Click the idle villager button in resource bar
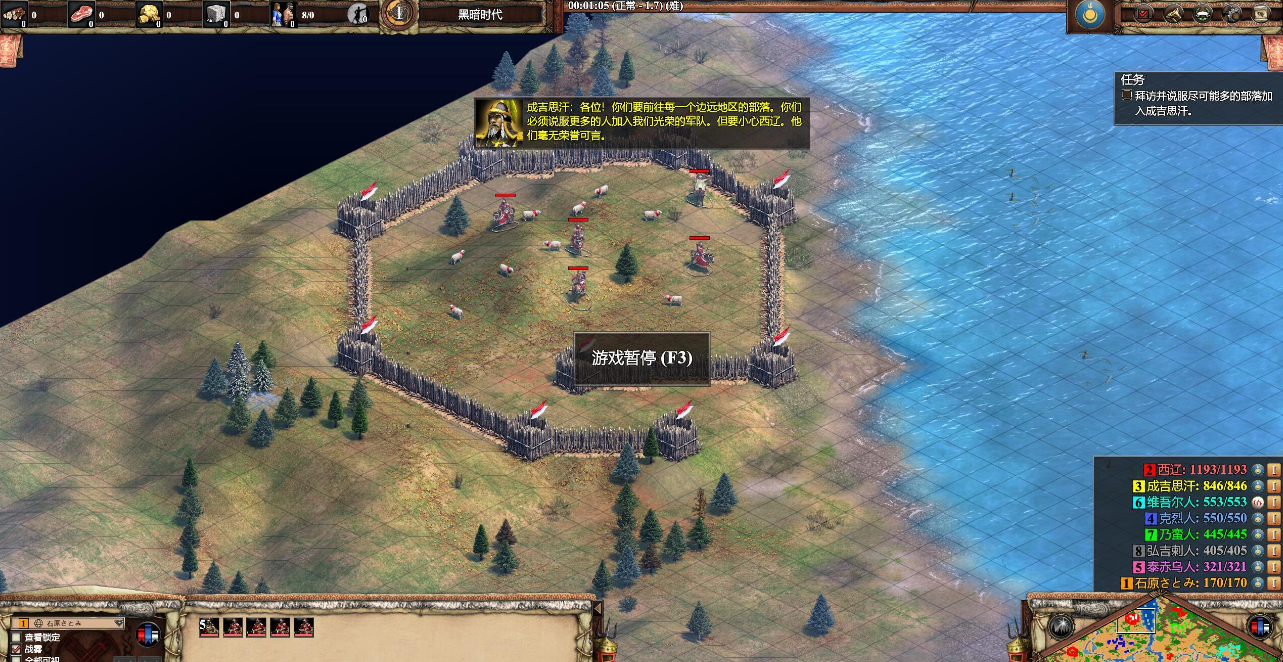The width and height of the screenshot is (1283, 662). click(x=357, y=14)
